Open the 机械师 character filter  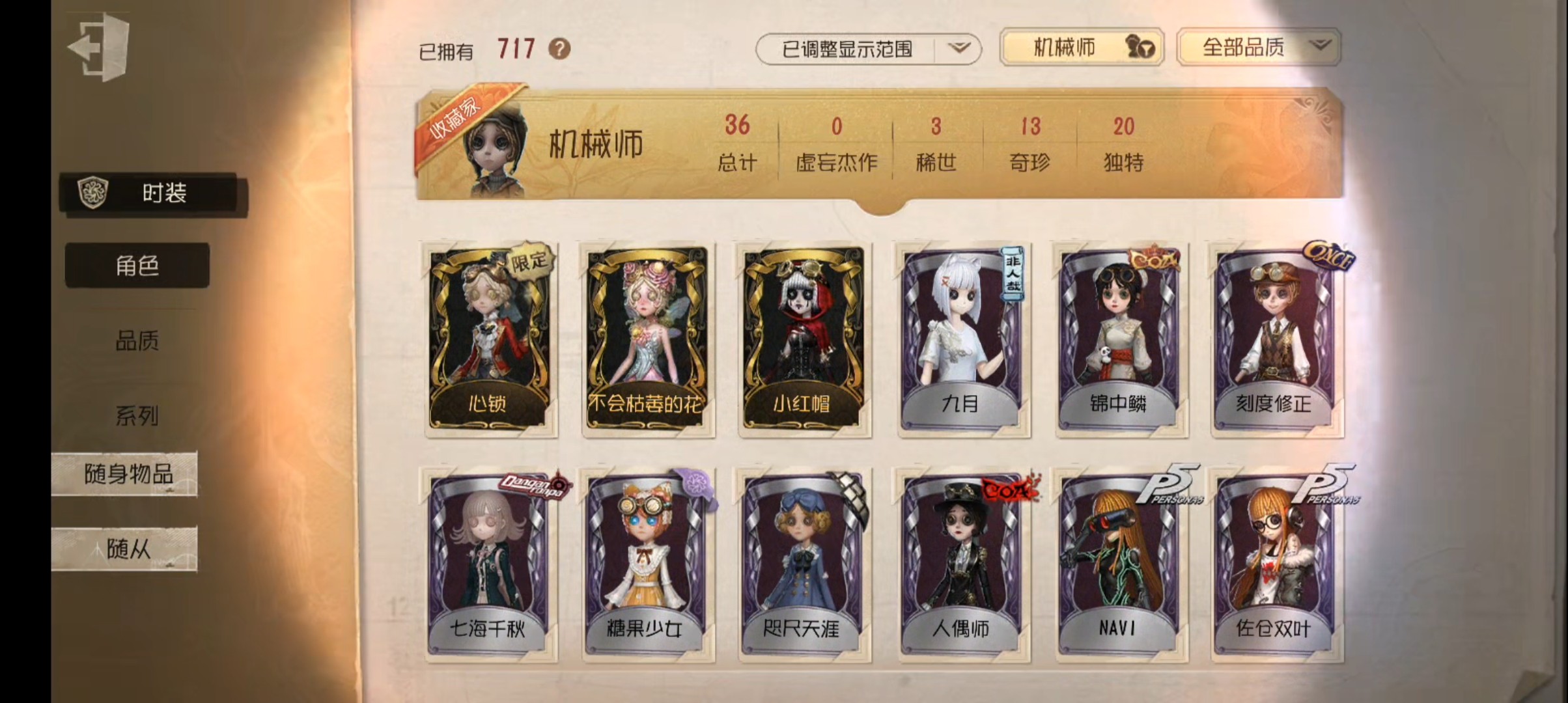coord(1081,48)
